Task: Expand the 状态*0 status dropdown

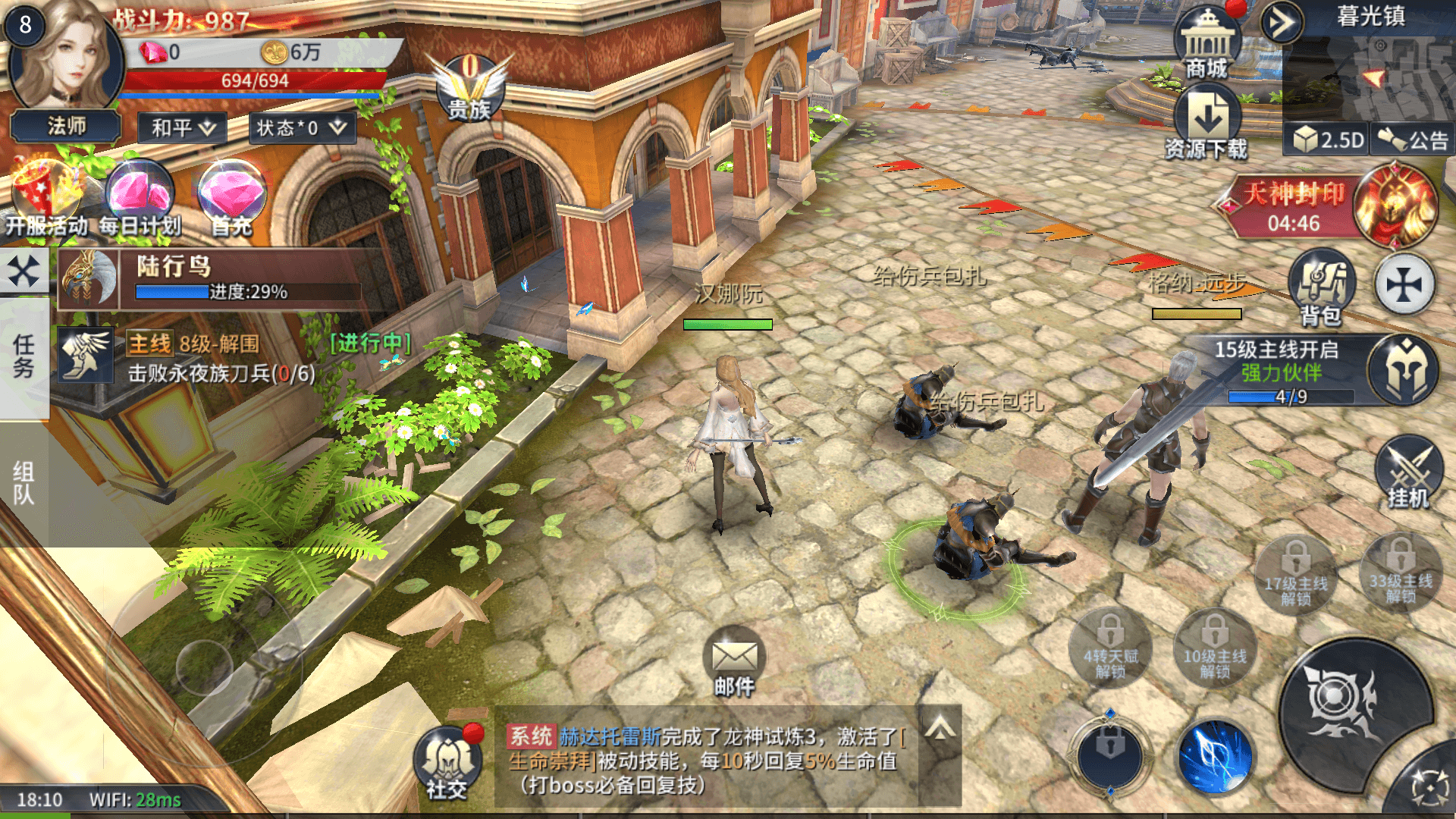Action: (x=302, y=127)
